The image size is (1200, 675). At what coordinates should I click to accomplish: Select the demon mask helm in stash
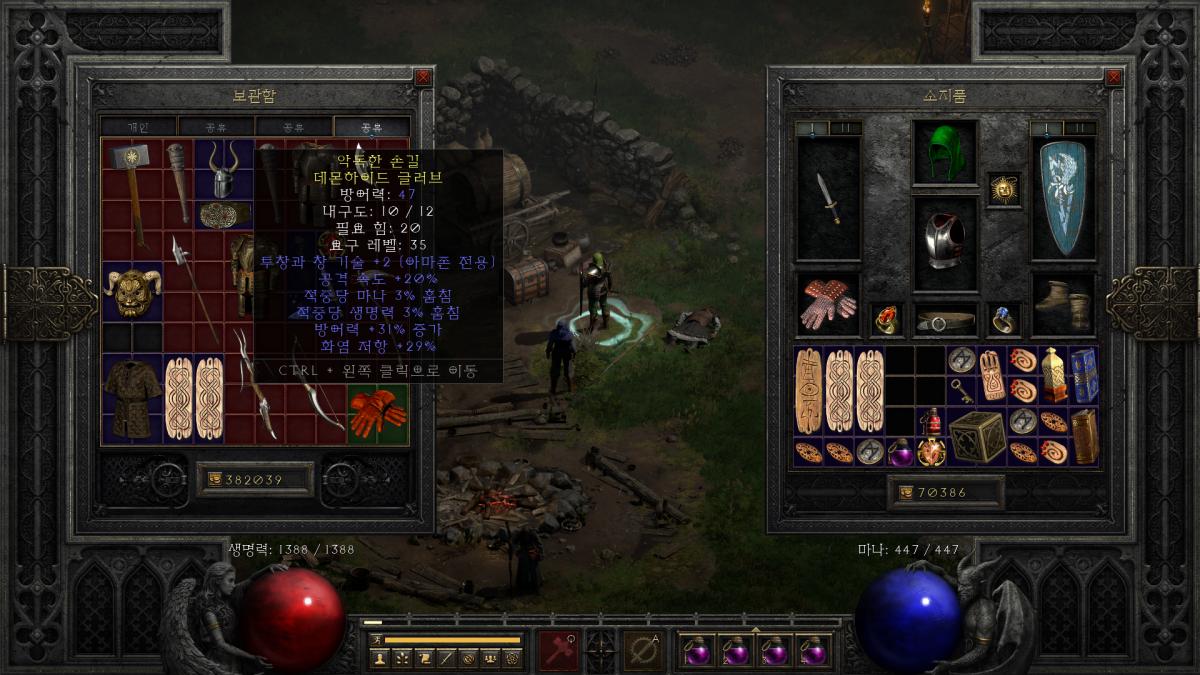point(132,292)
